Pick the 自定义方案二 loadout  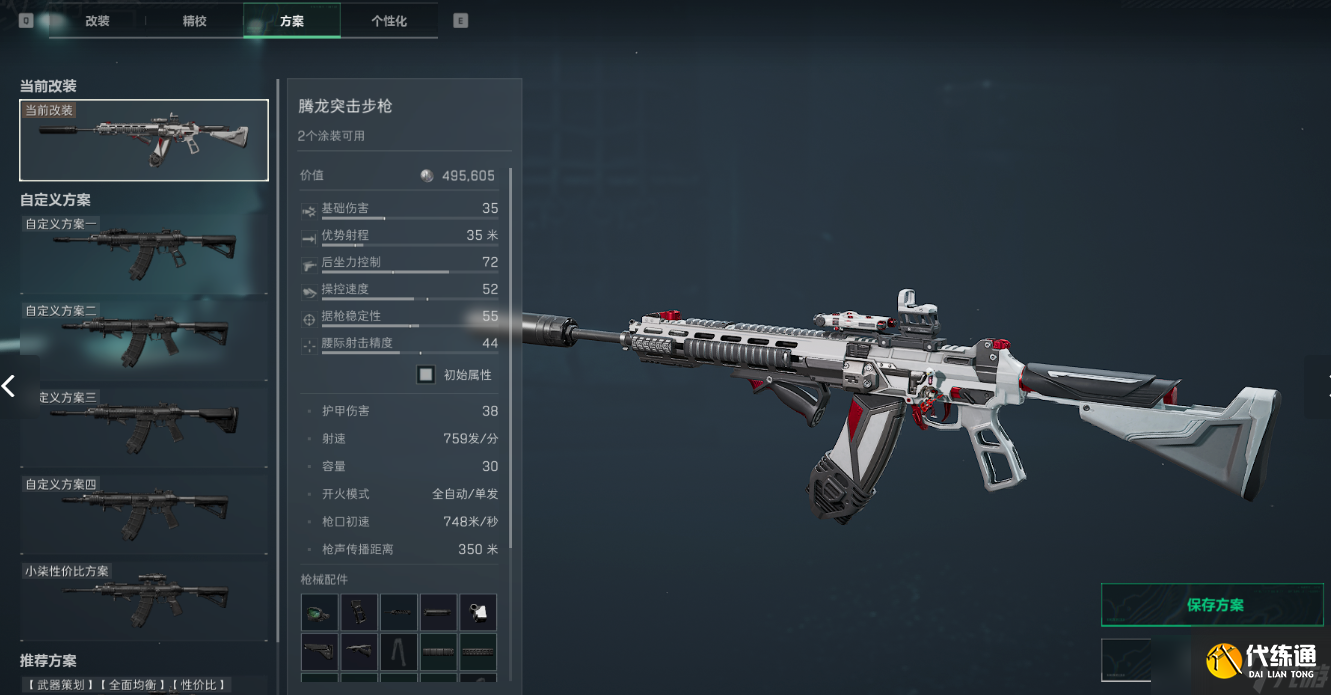(144, 340)
